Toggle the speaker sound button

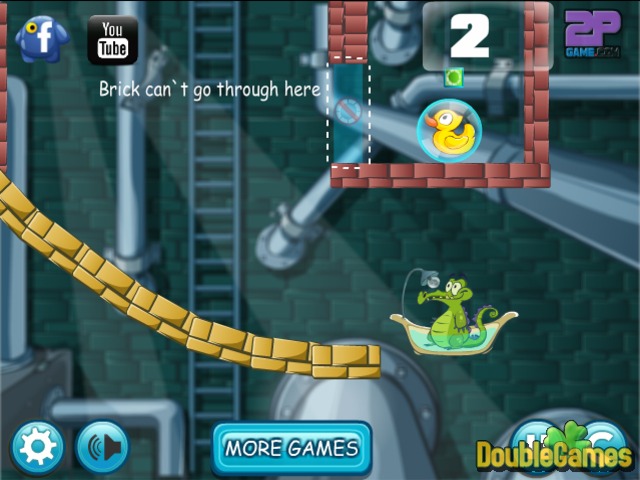coord(102,447)
